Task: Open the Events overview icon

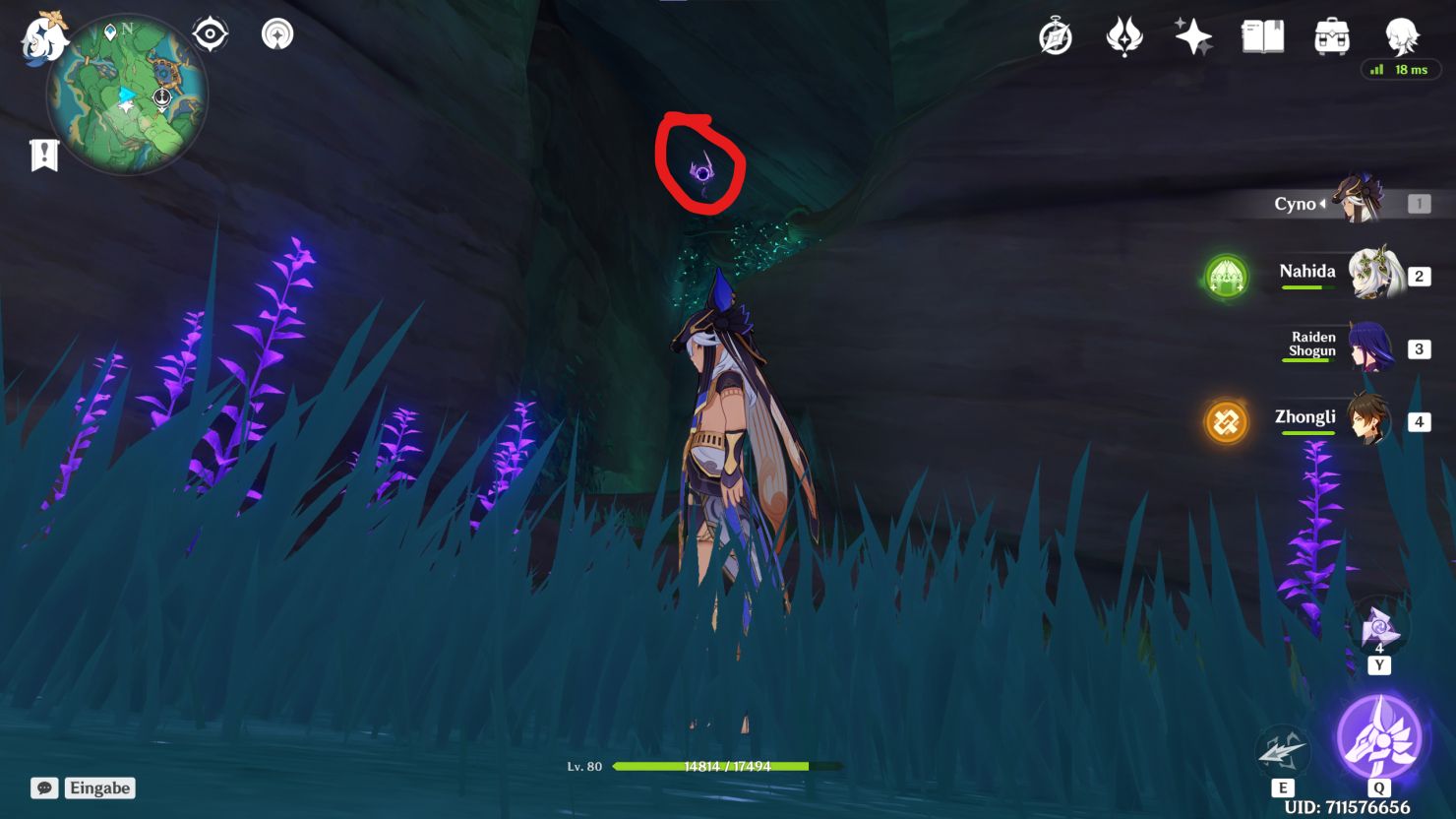Action: [1055, 36]
